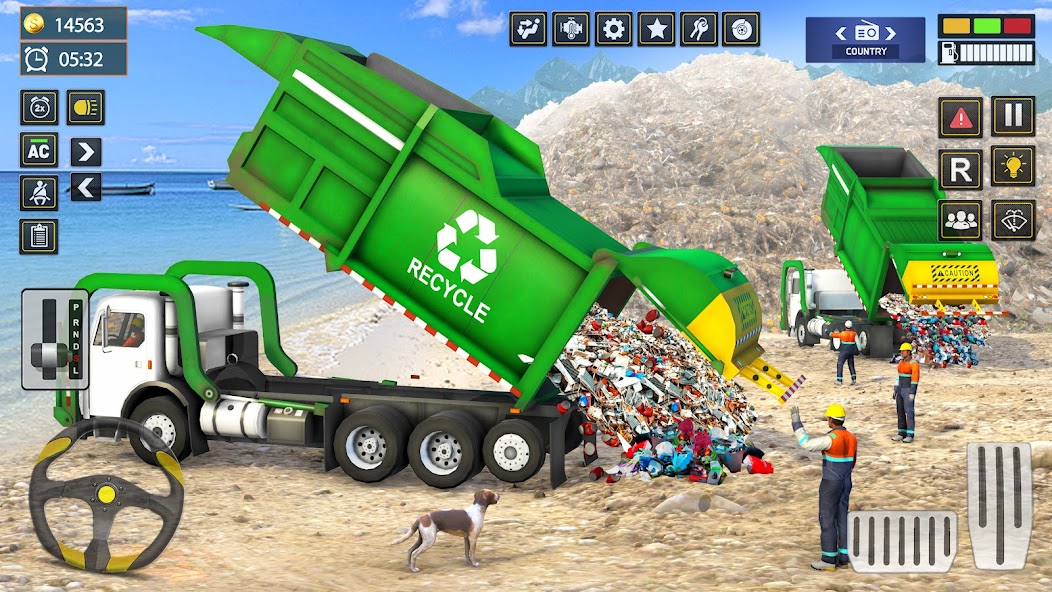1052x592 pixels.
Task: Activate the 2x time speed button
Action: (x=39, y=107)
